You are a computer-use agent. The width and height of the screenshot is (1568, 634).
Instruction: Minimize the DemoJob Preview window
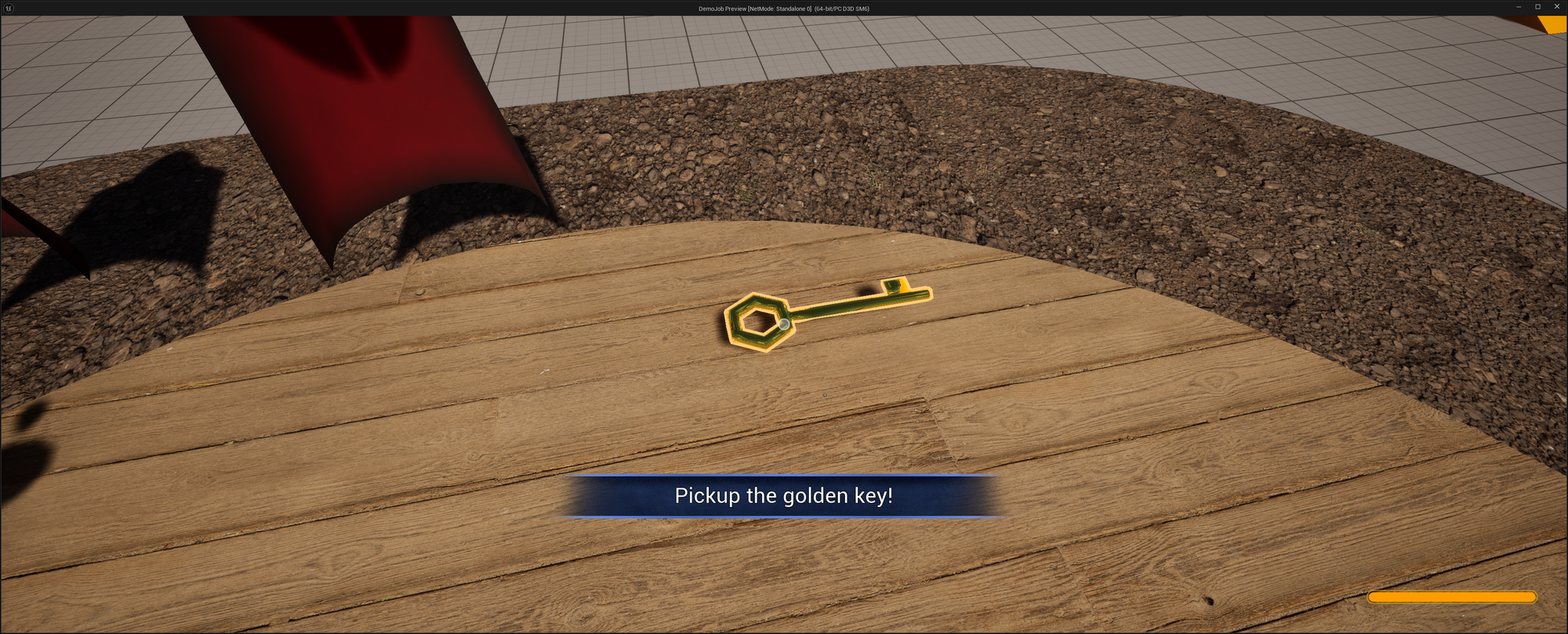tap(1519, 6)
